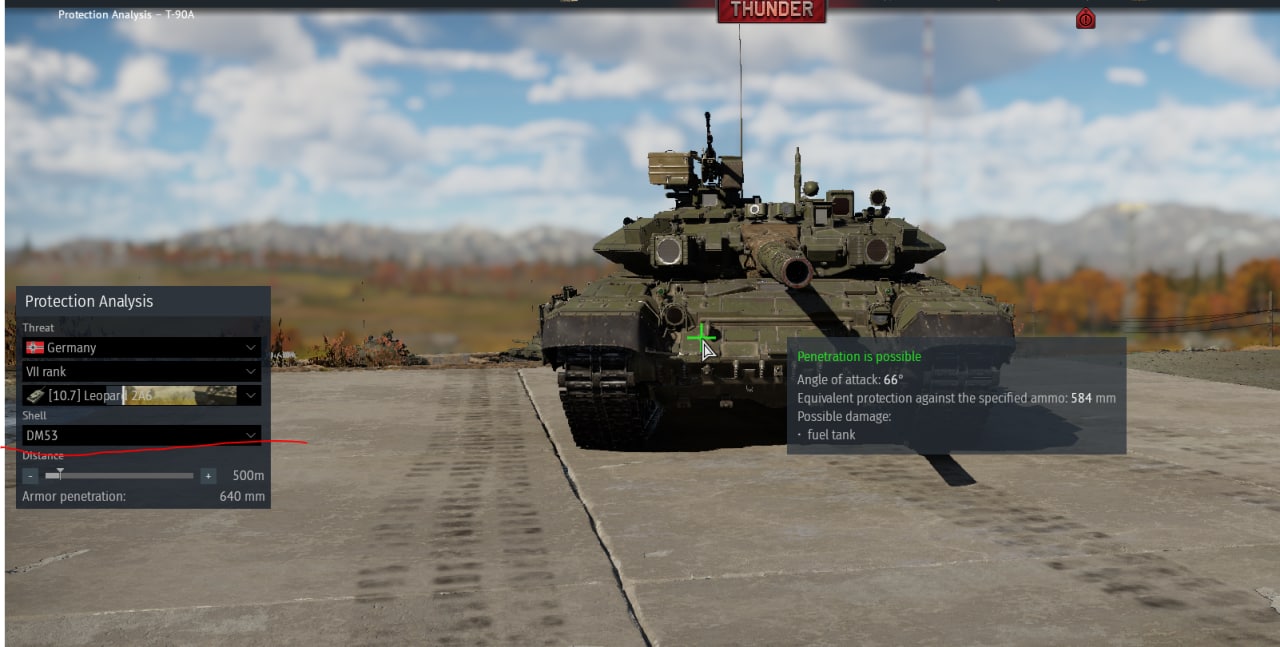Increase distance with the plus button
1280x647 pixels.
pos(208,476)
